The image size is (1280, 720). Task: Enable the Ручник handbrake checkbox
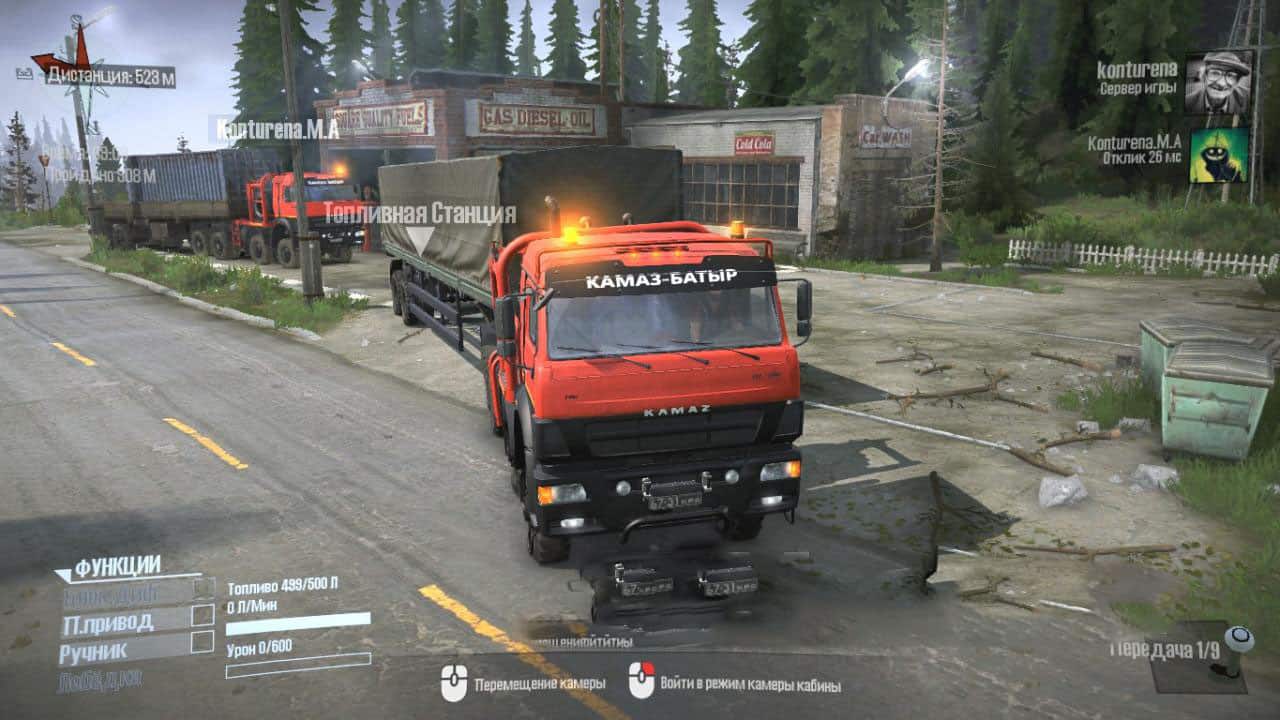tap(203, 642)
